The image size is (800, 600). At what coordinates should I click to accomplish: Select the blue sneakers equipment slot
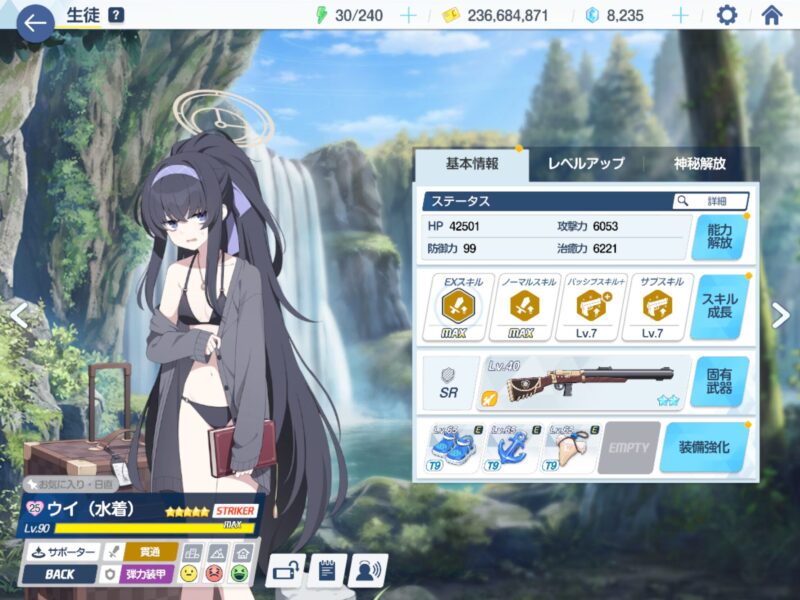[x=451, y=447]
